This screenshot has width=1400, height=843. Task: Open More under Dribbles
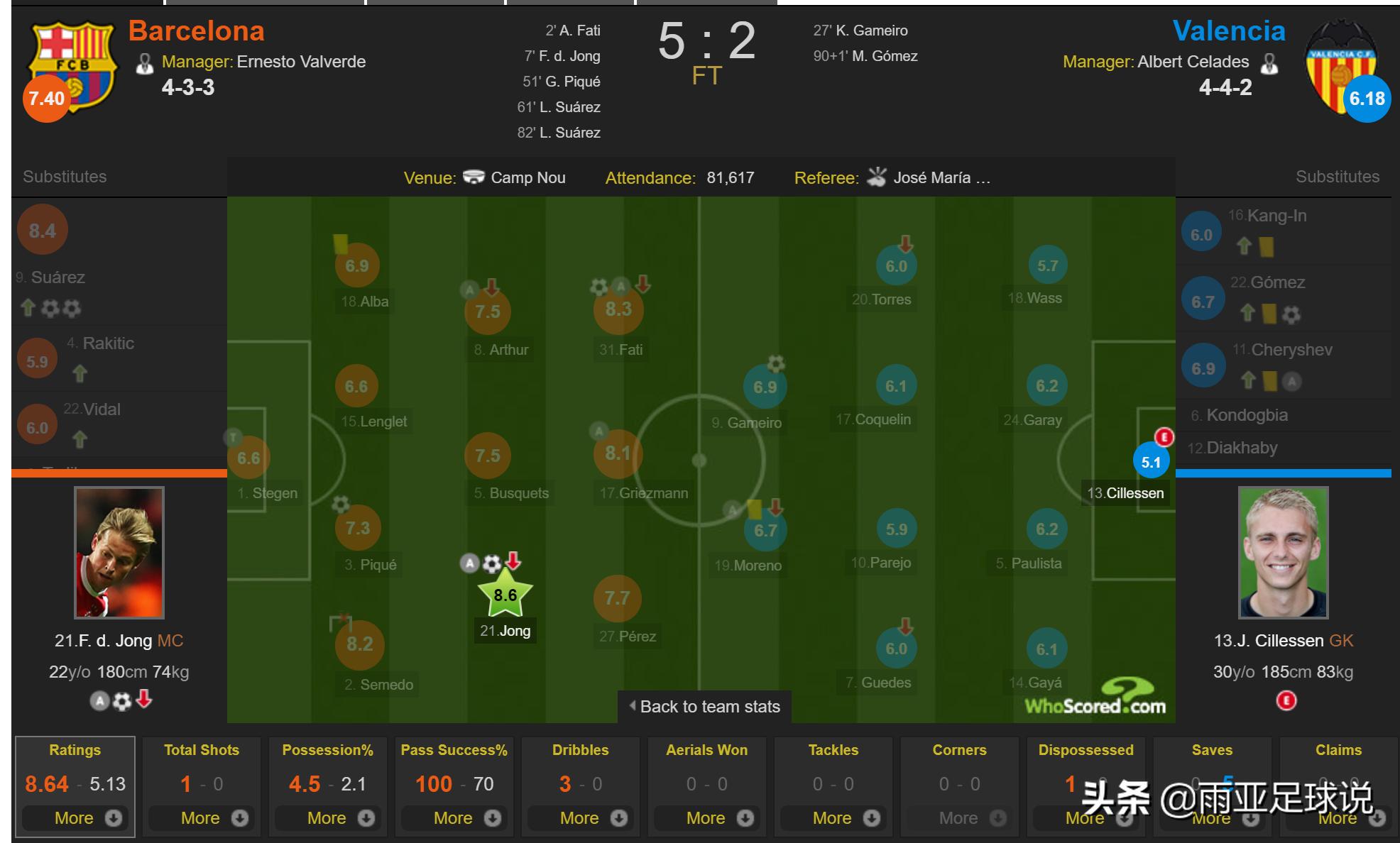580,818
